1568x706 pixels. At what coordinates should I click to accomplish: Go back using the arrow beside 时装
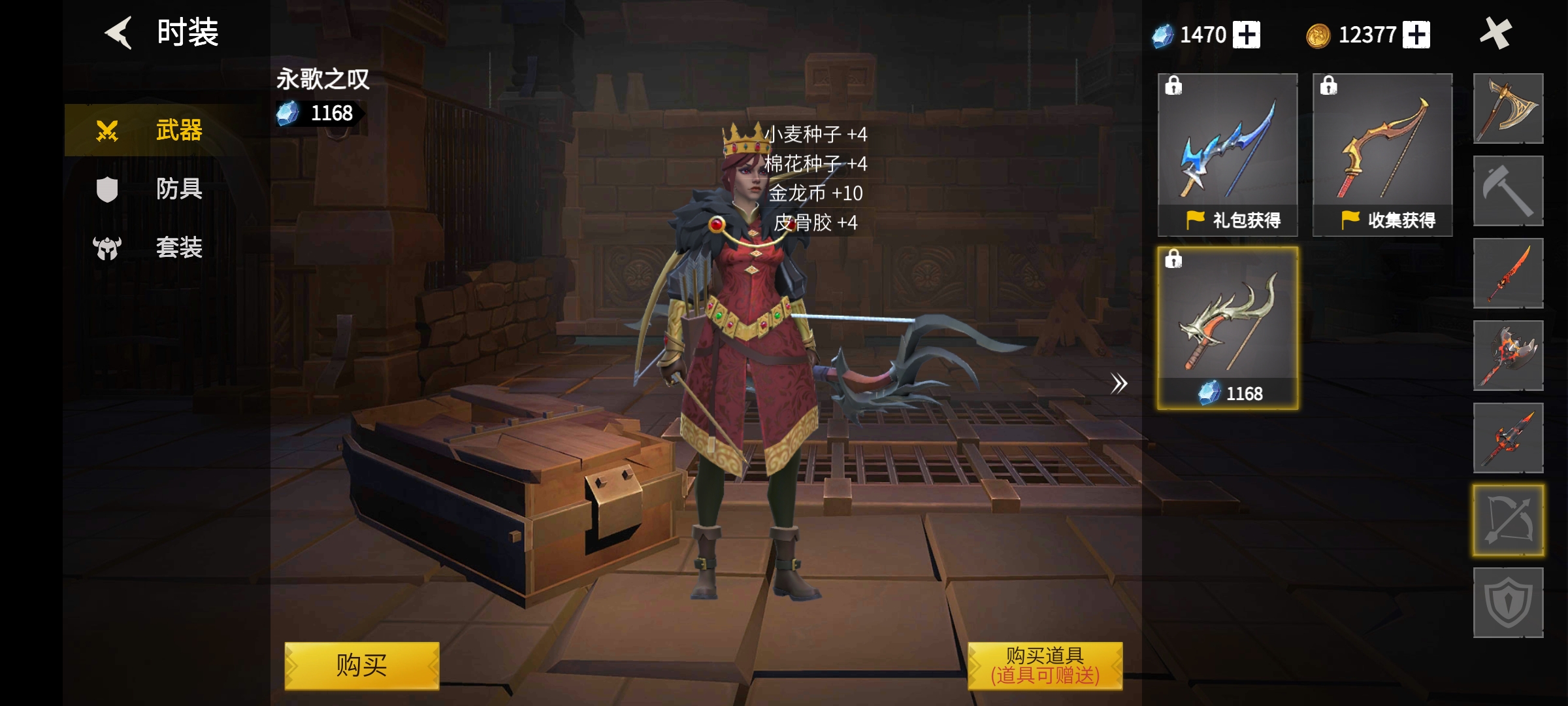[119, 33]
